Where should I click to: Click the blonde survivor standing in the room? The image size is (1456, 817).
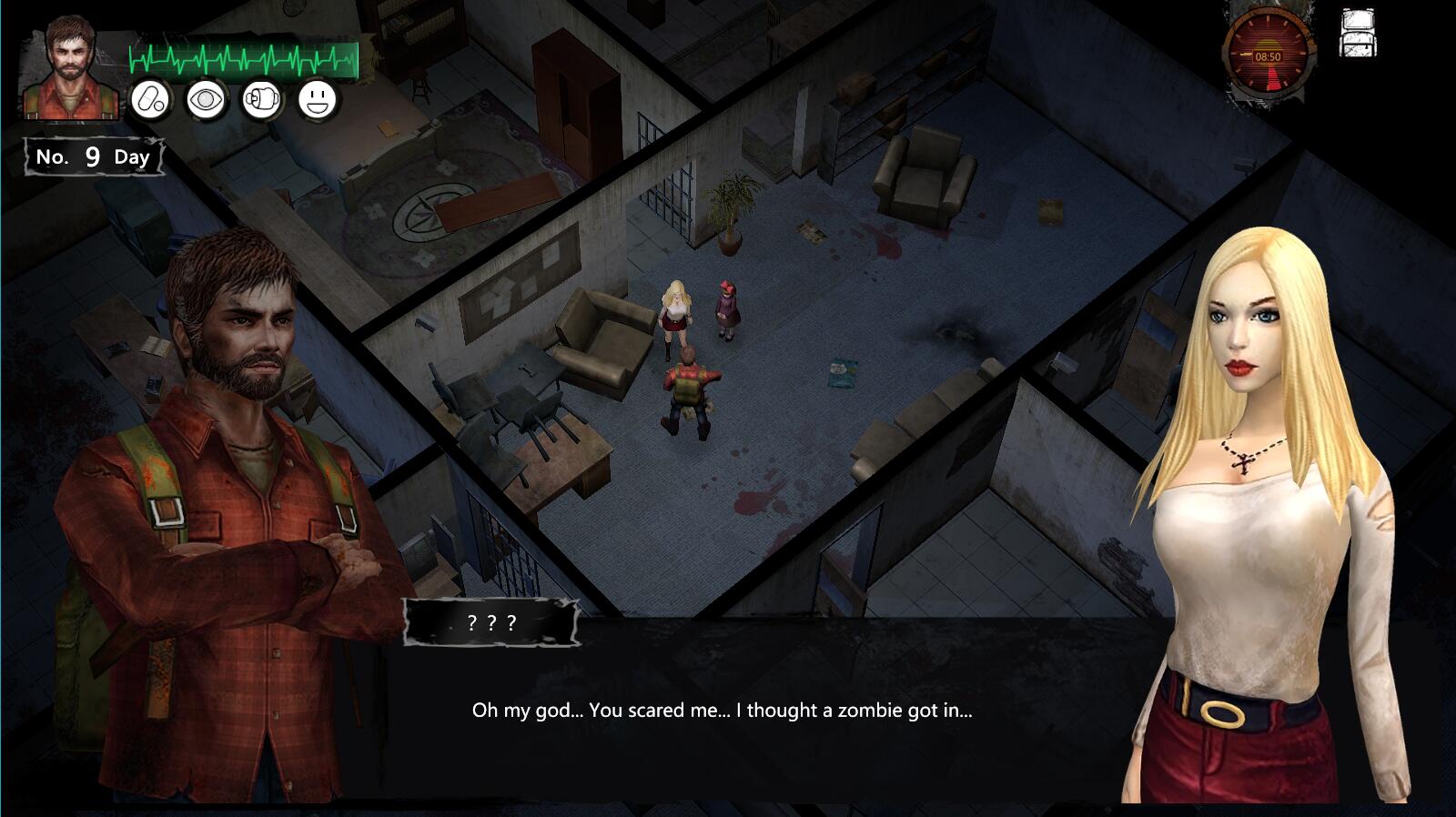[x=674, y=318]
